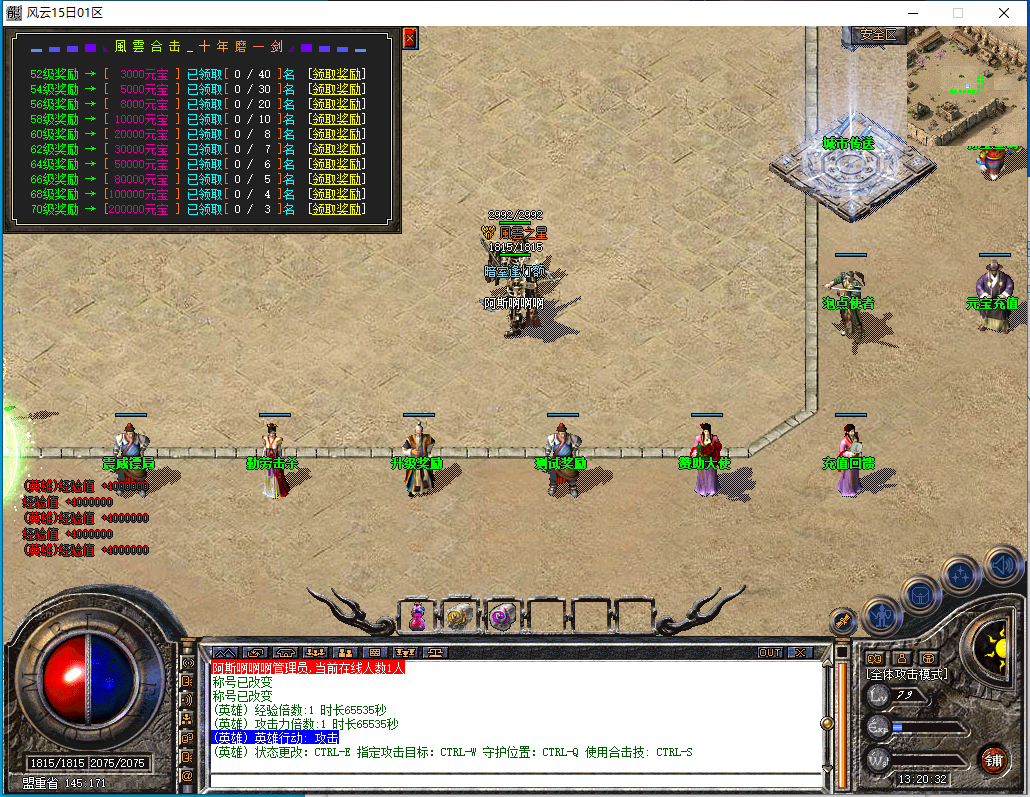
Task: Close the level reward panel
Action: click(x=409, y=38)
